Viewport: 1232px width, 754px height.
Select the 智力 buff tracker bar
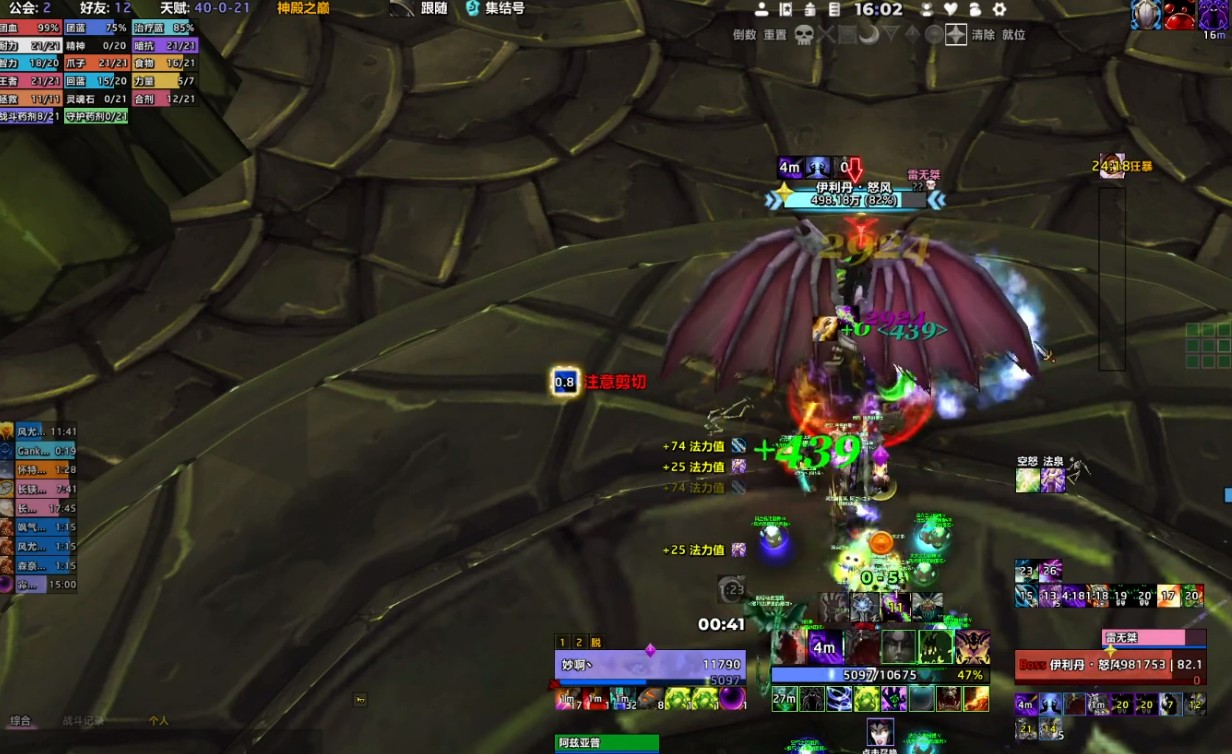coord(31,63)
